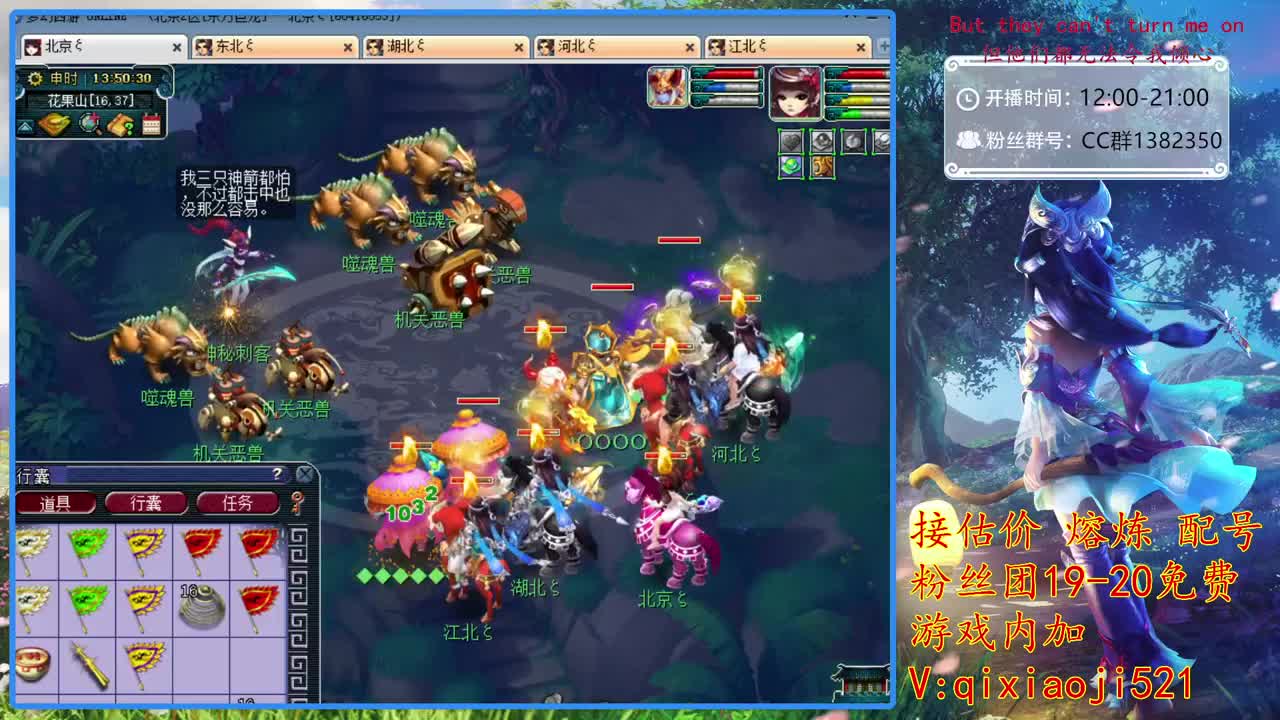Click the 行囊 button in the bag window
This screenshot has height=720, width=1280.
pyautogui.click(x=147, y=503)
